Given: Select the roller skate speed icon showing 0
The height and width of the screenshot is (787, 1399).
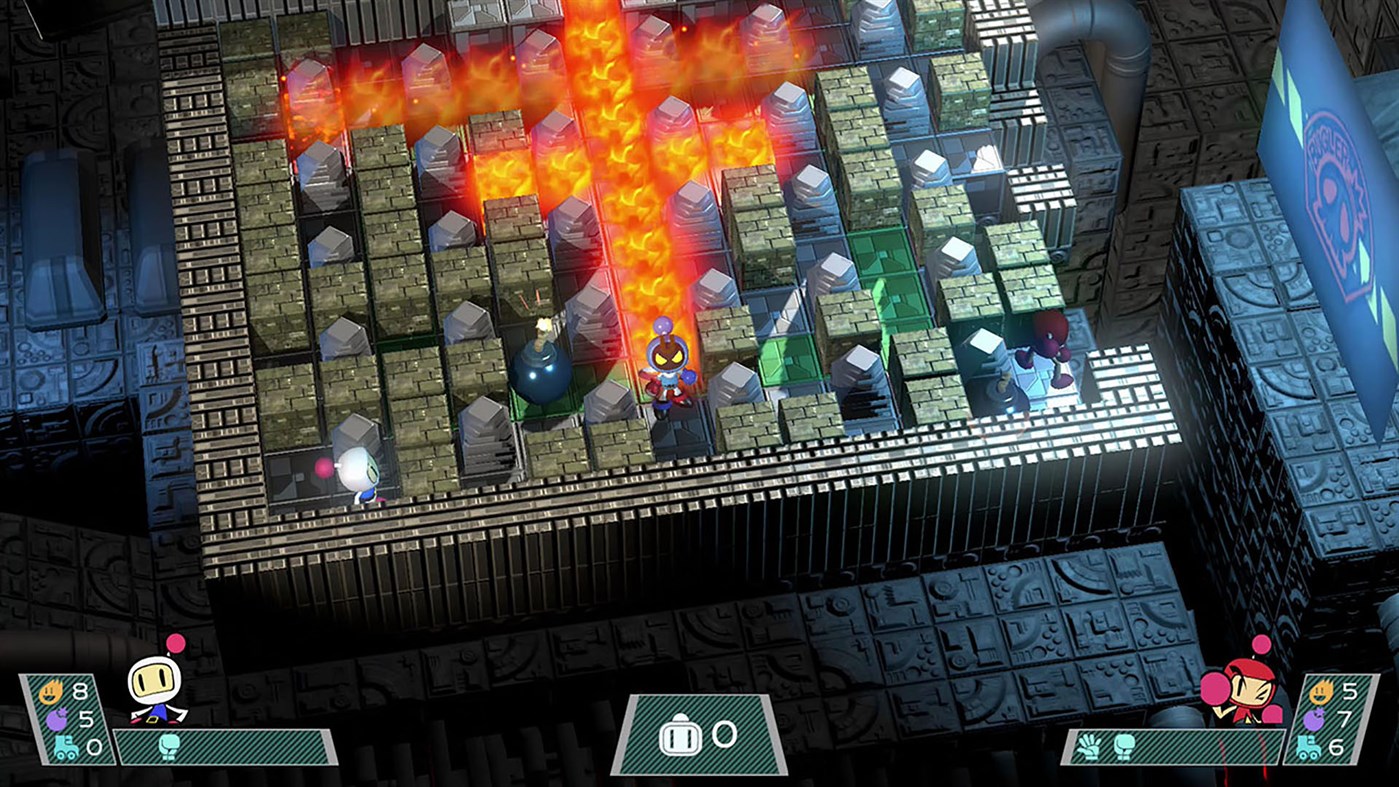Looking at the screenshot, I should [x=65, y=747].
